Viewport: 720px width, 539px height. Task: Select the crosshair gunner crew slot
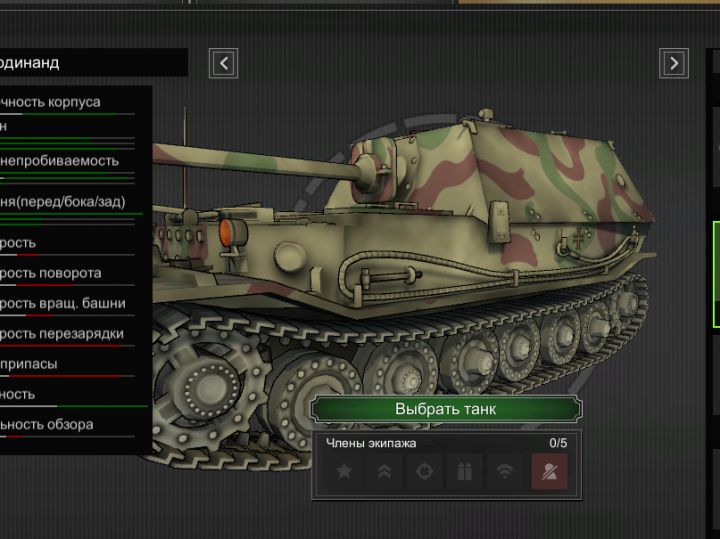424,472
